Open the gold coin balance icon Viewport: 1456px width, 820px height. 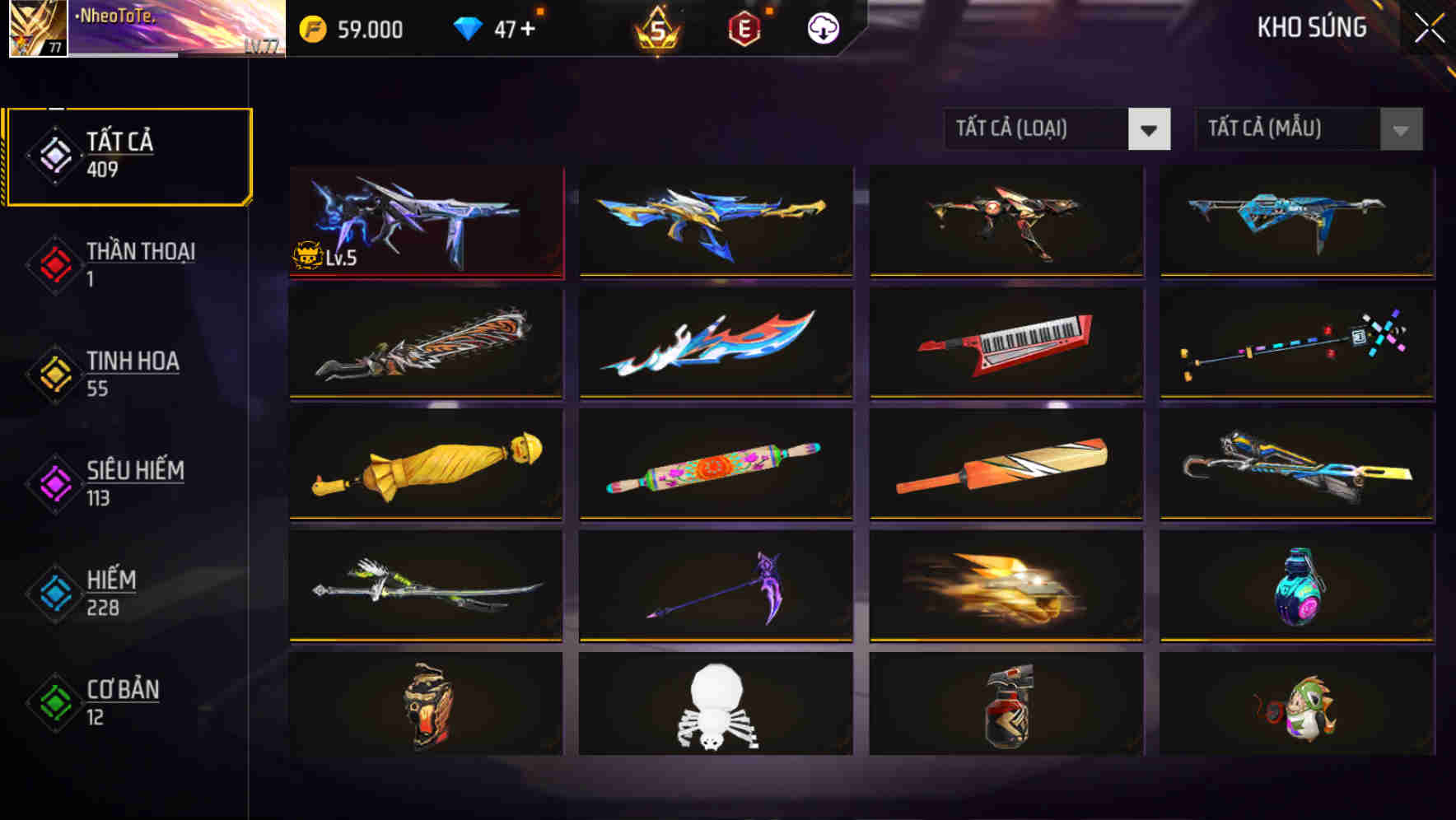click(x=306, y=28)
